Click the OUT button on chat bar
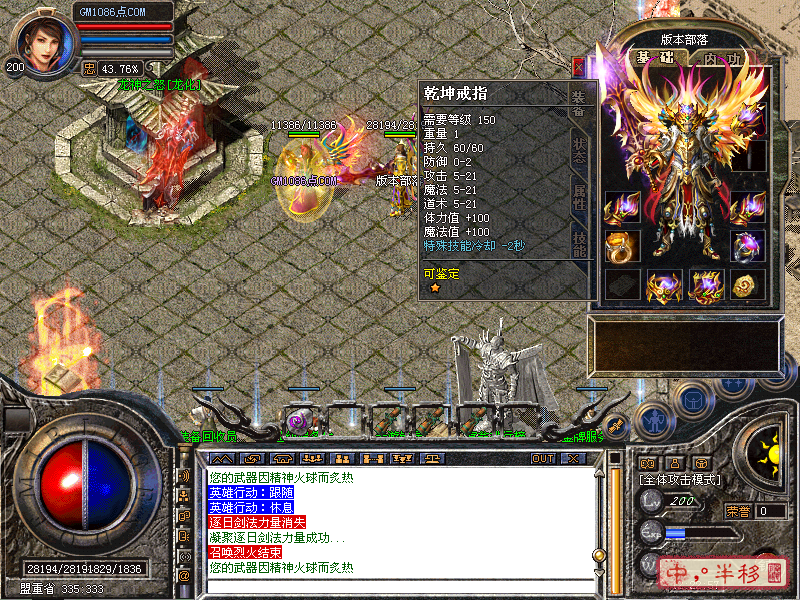Viewport: 800px width, 600px height. tap(542, 458)
